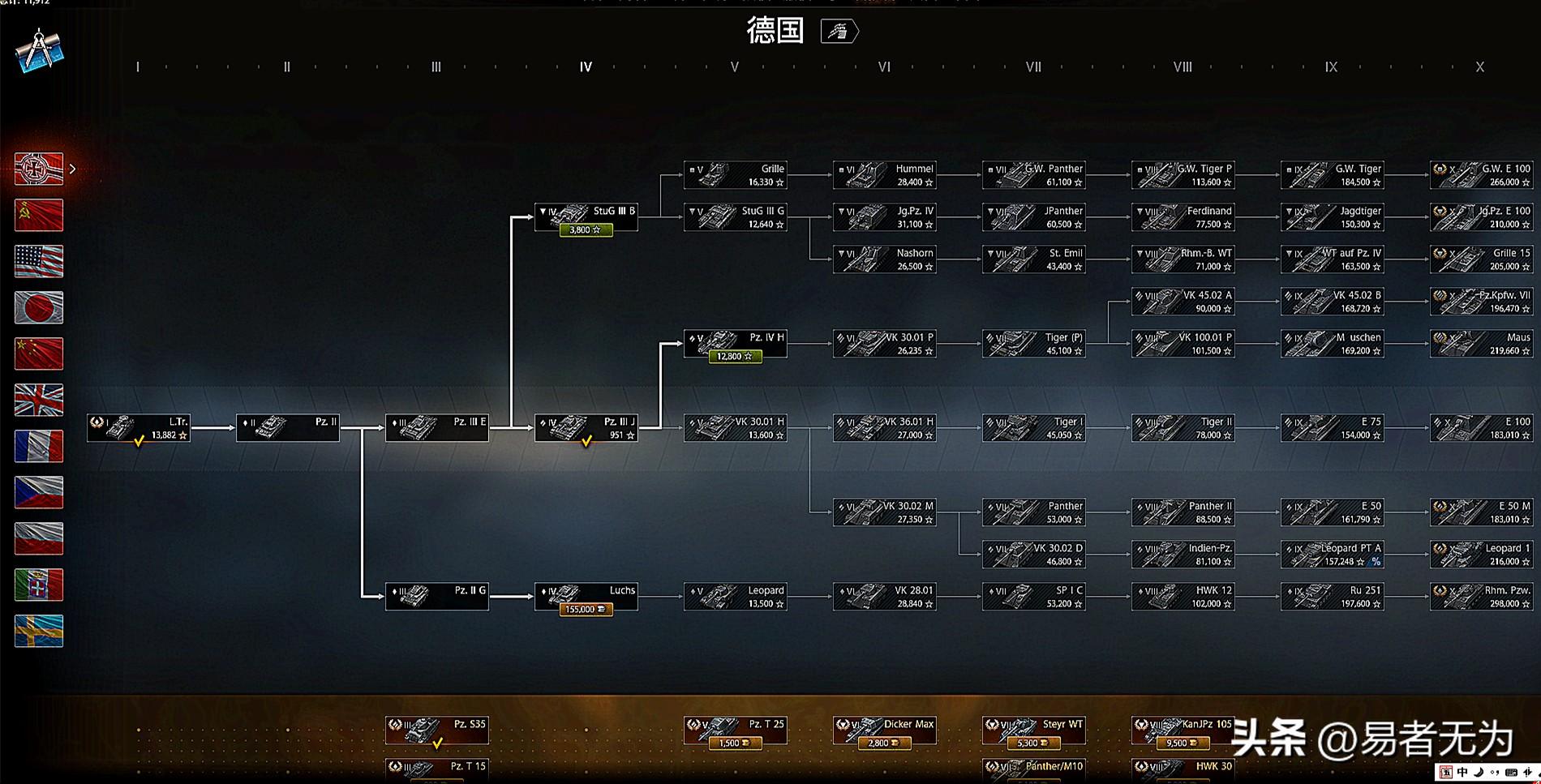Image resolution: width=1541 pixels, height=784 pixels.
Task: Select premium tank Dicker Max
Action: click(884, 730)
